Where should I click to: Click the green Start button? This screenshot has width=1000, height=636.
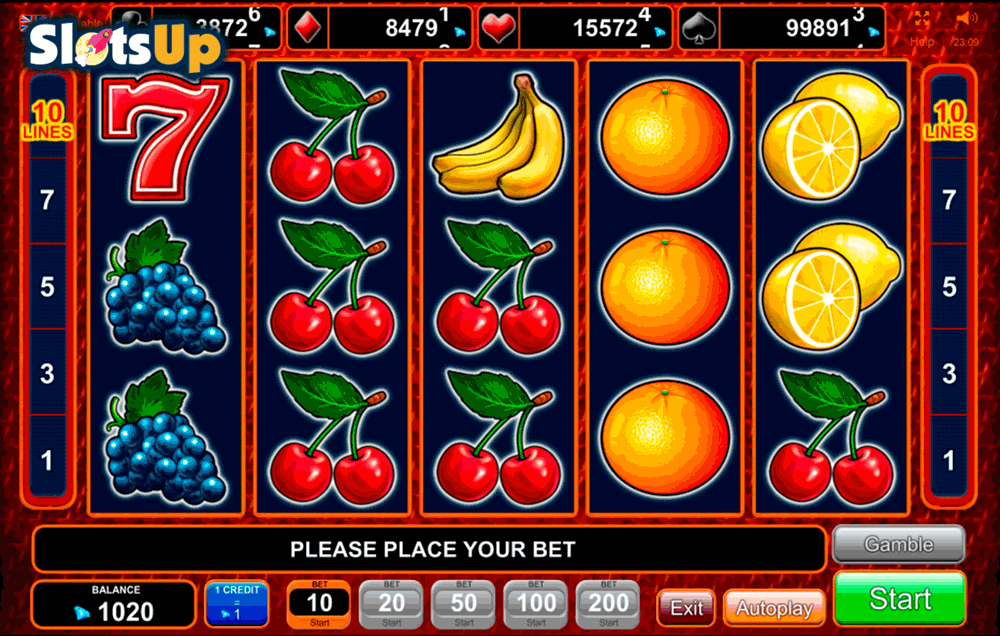pos(899,598)
